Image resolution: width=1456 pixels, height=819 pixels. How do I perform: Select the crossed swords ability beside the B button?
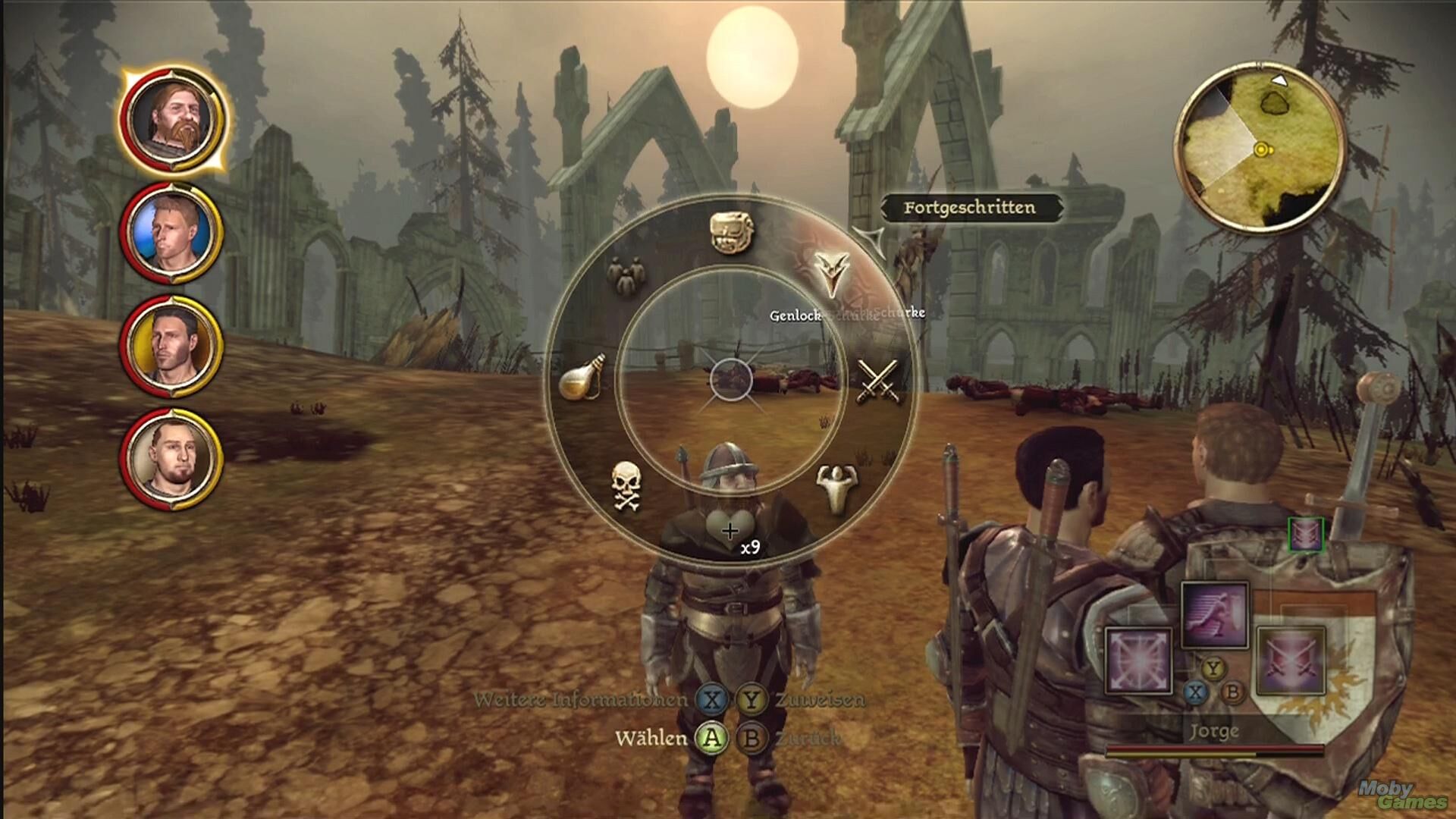1289,660
